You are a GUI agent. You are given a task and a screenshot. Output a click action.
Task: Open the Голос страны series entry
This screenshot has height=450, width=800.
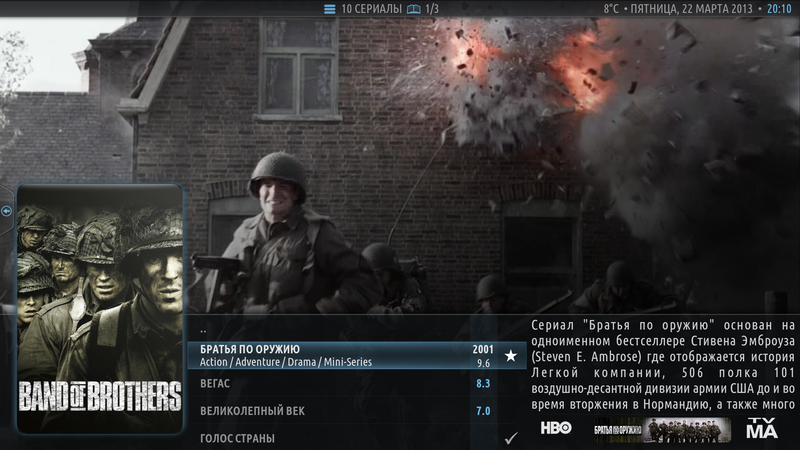[340, 438]
